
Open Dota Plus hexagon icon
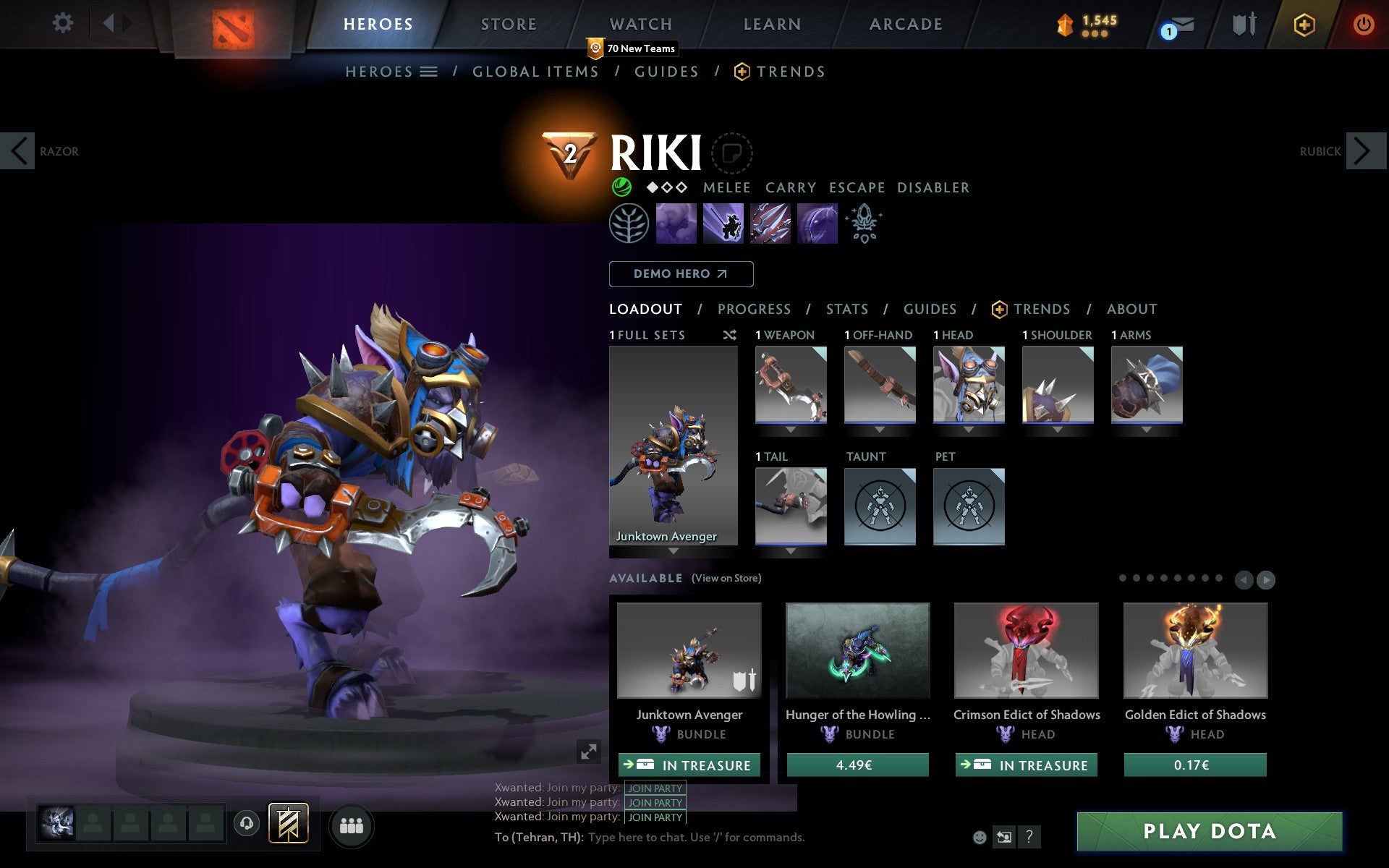click(1303, 24)
